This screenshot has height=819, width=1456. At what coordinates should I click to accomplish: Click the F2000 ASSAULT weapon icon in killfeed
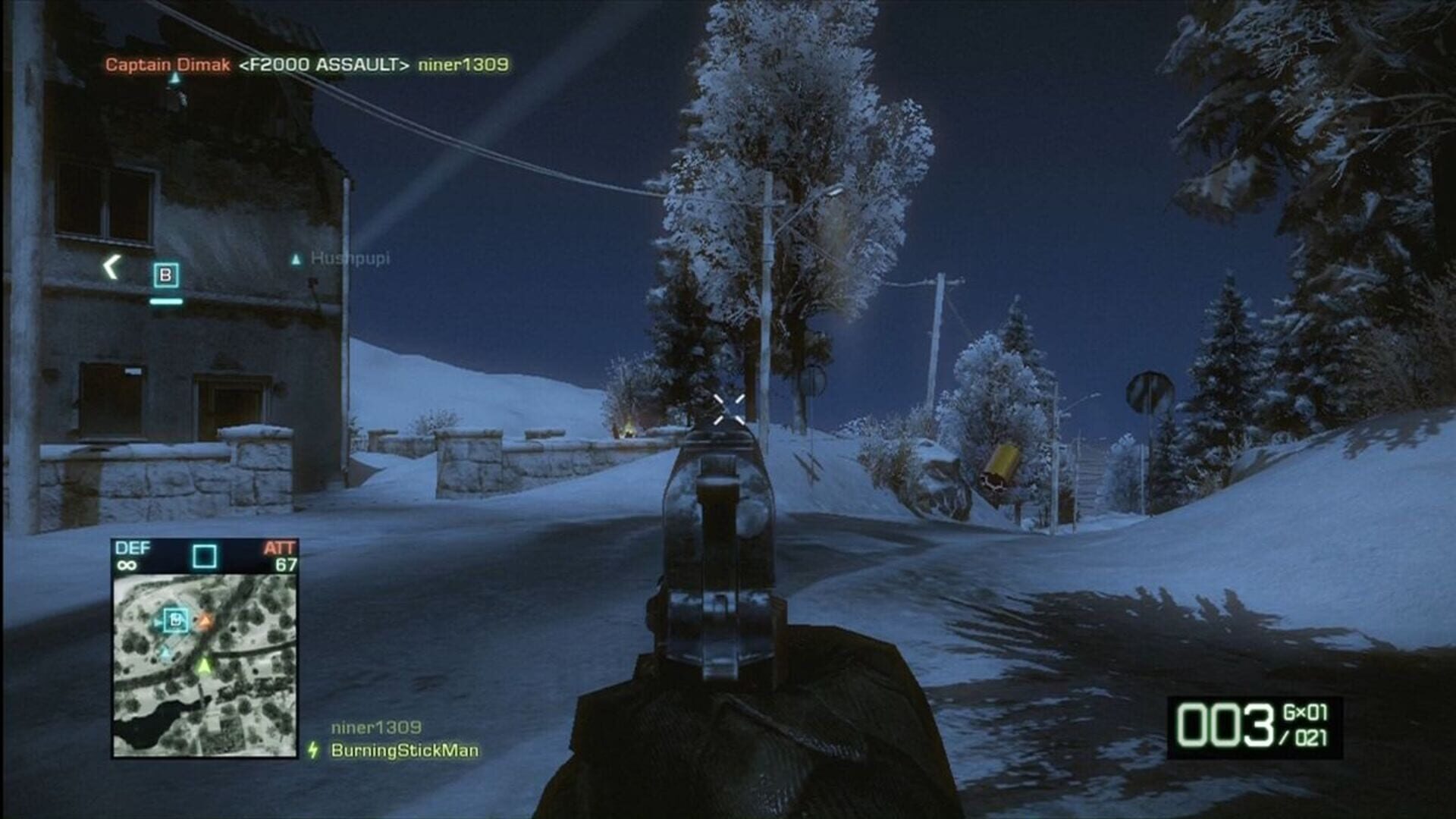point(325,67)
